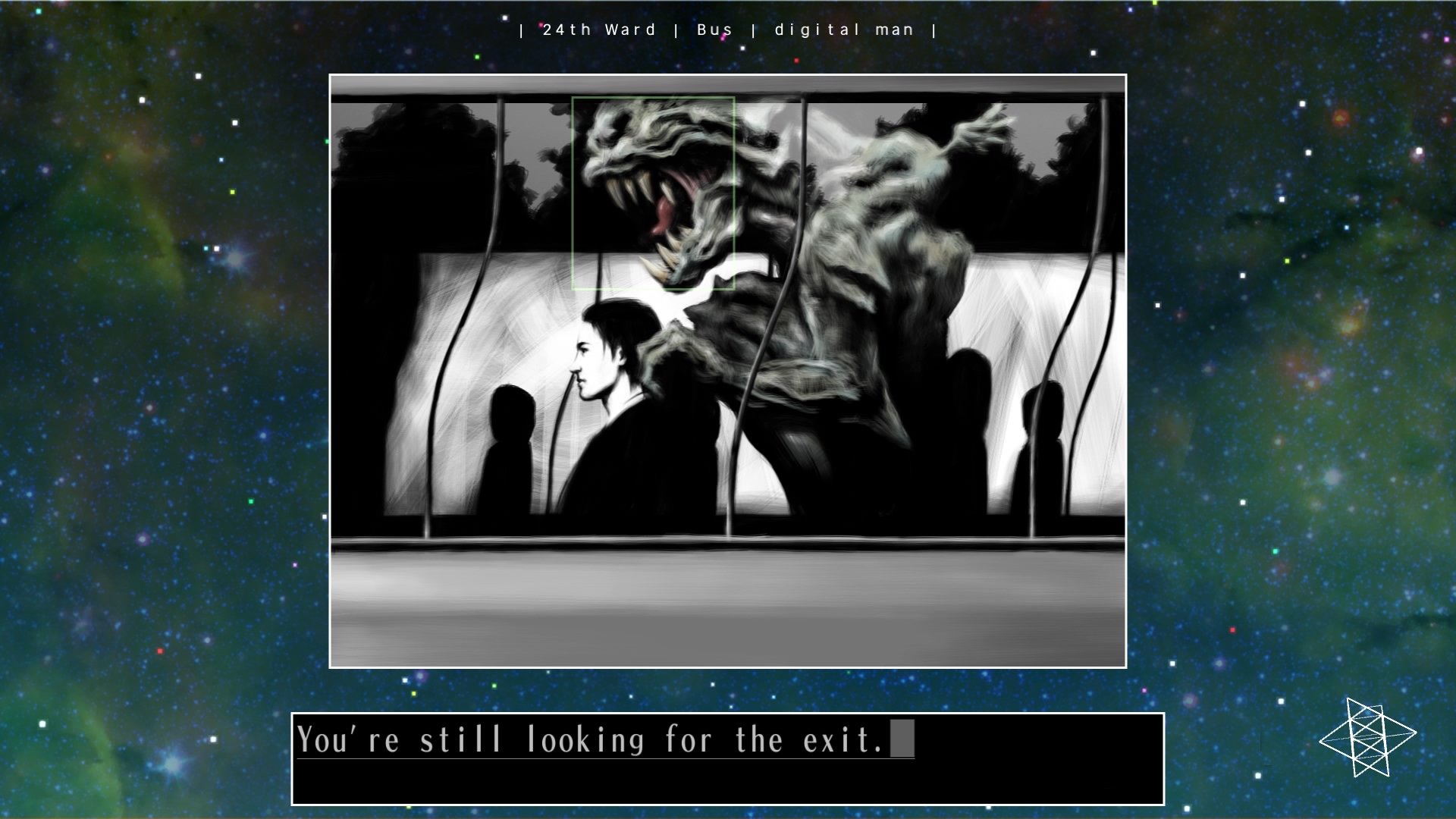Switch to the Bus location tab

coord(714,30)
